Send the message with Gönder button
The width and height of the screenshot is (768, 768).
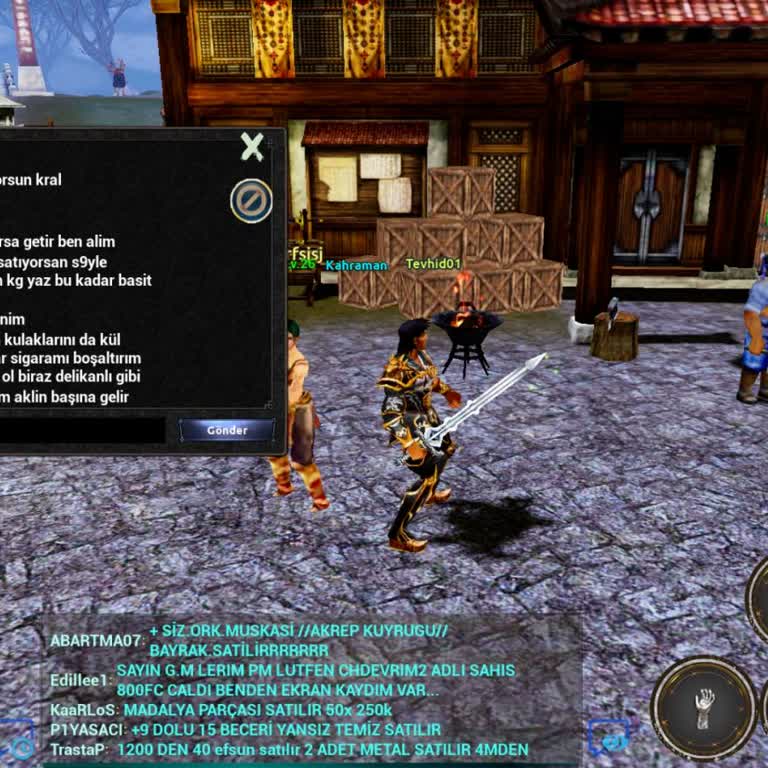pos(226,430)
